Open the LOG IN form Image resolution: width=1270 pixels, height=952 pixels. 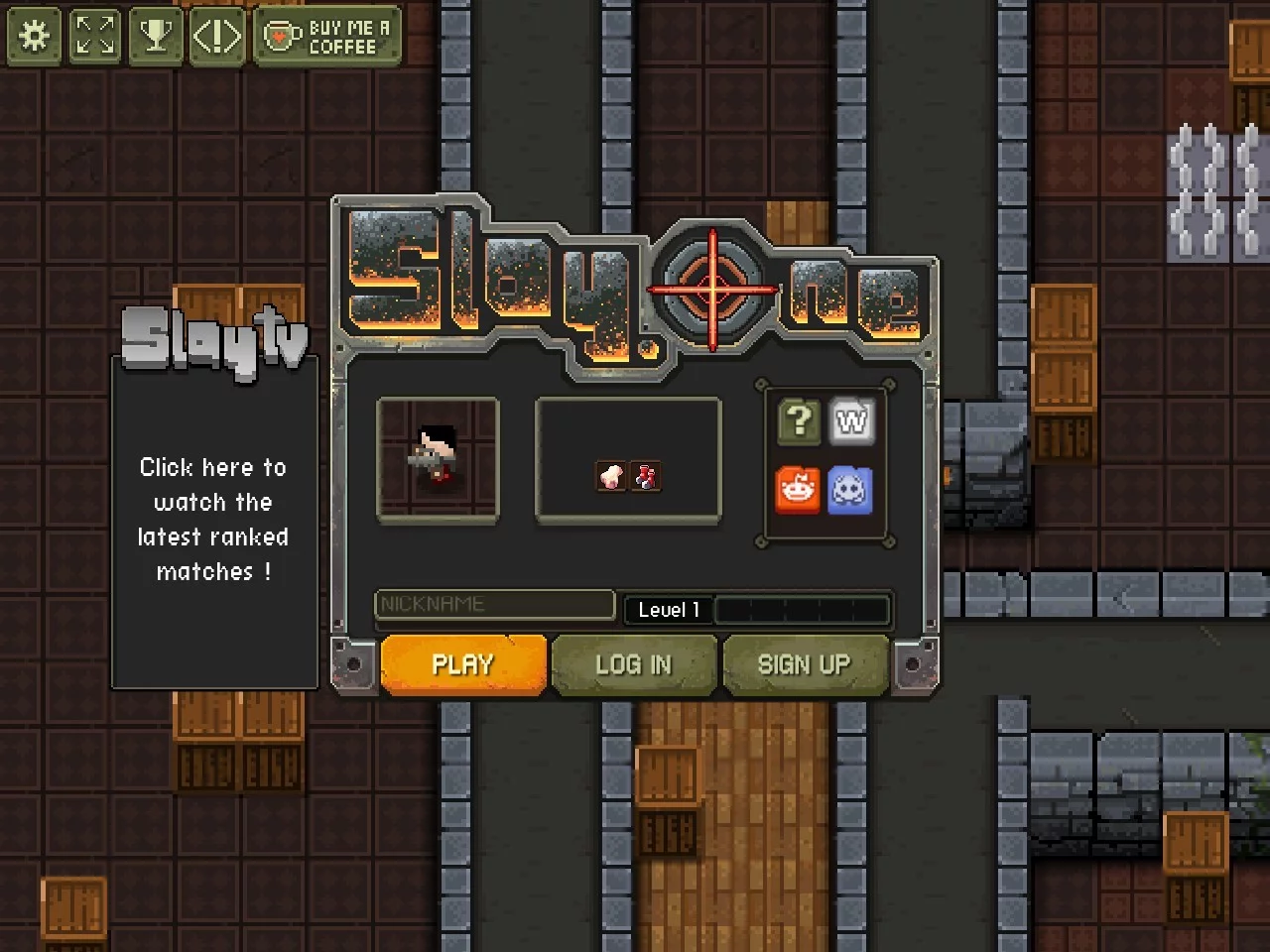click(634, 664)
